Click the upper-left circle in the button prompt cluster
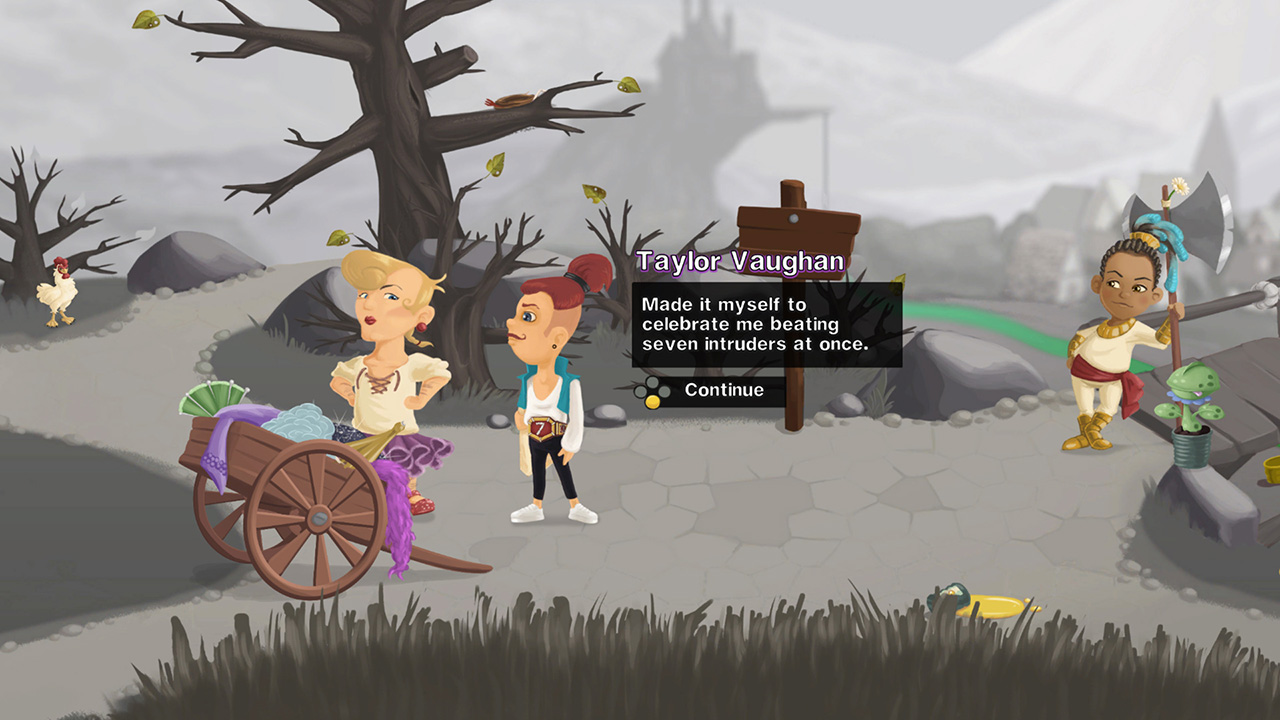Image resolution: width=1280 pixels, height=720 pixels. tap(652, 381)
